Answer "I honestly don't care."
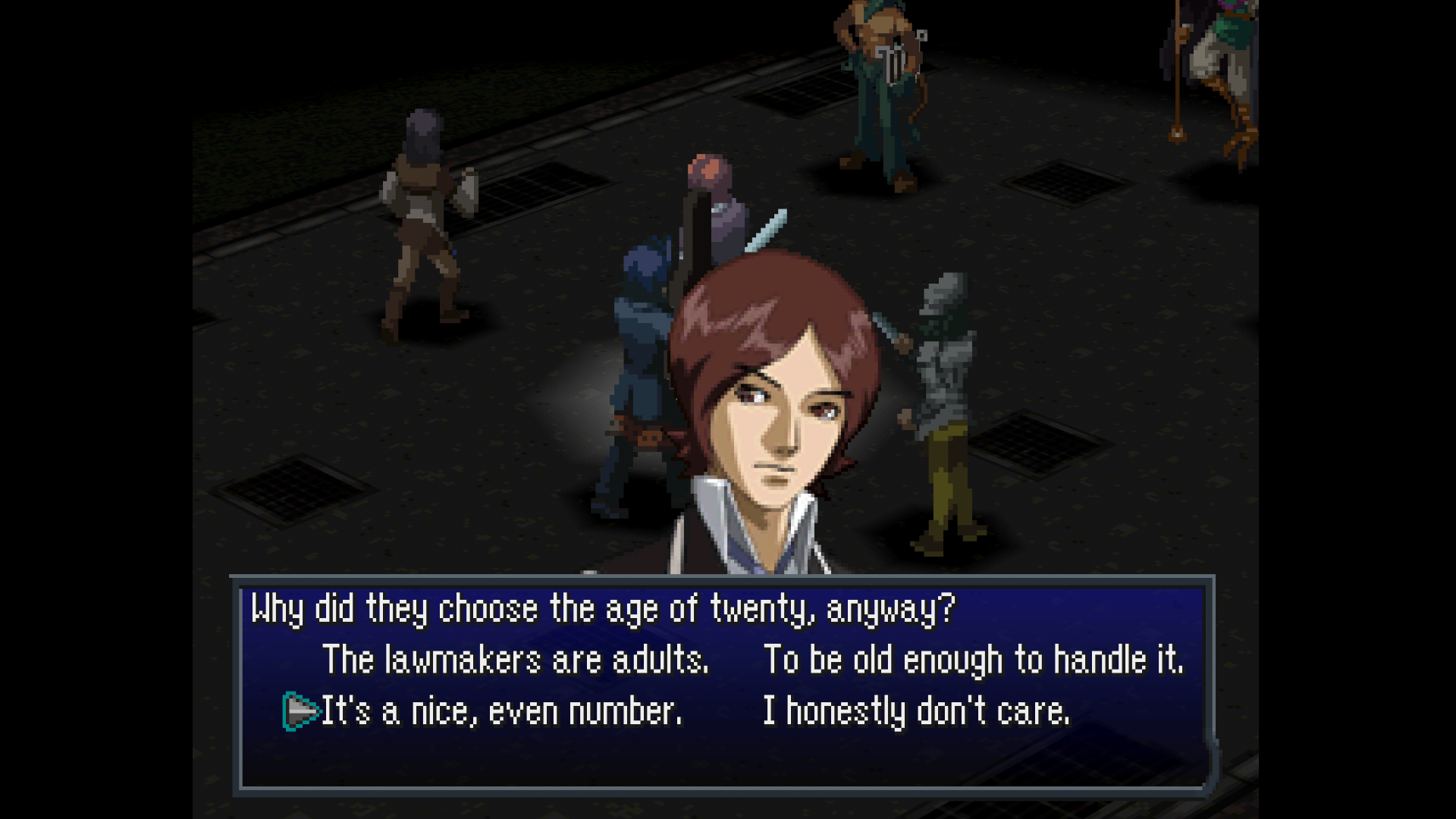The image size is (1456, 819). pos(916,711)
